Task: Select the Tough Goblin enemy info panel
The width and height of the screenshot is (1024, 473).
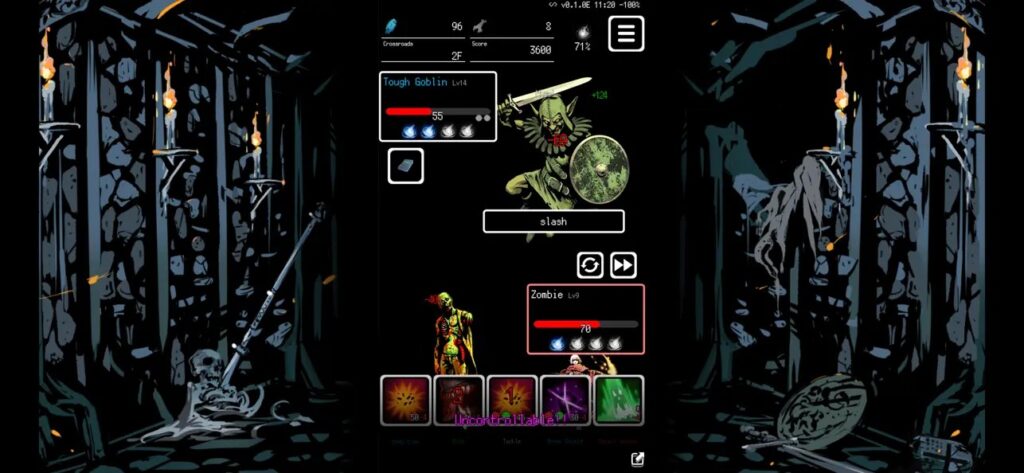Action: 437,106
